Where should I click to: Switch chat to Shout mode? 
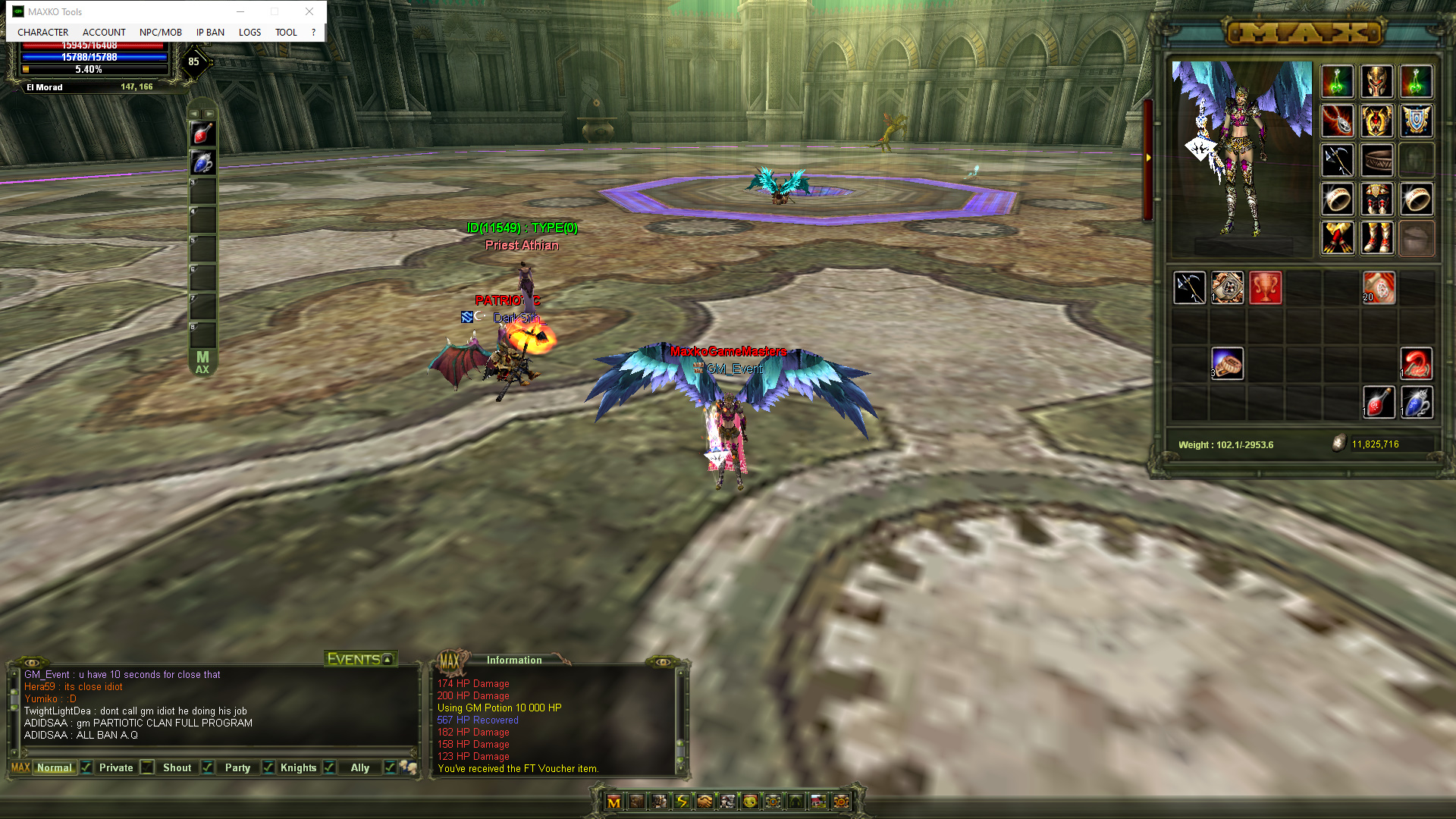[x=177, y=767]
